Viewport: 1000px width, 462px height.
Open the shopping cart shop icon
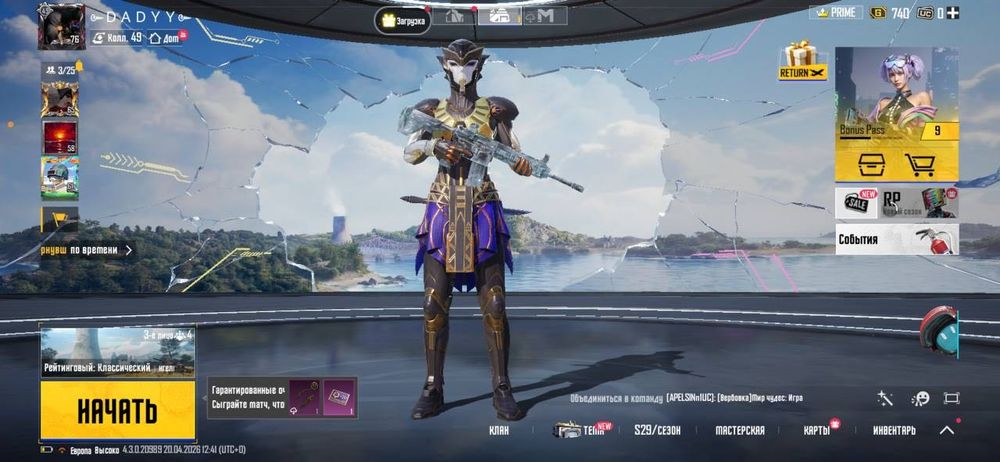[x=919, y=166]
